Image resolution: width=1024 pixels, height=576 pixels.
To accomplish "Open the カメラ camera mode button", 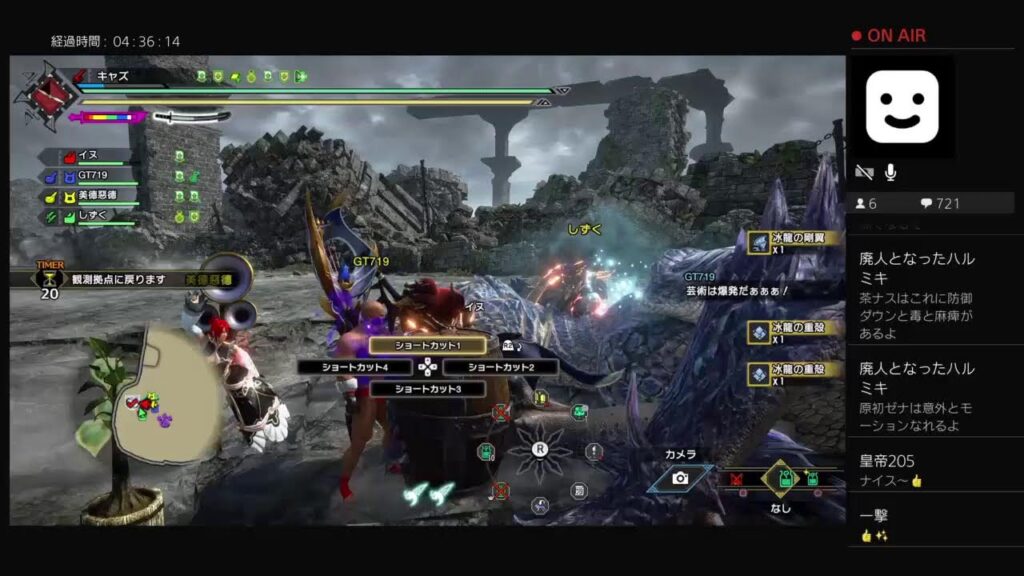I will [x=680, y=478].
